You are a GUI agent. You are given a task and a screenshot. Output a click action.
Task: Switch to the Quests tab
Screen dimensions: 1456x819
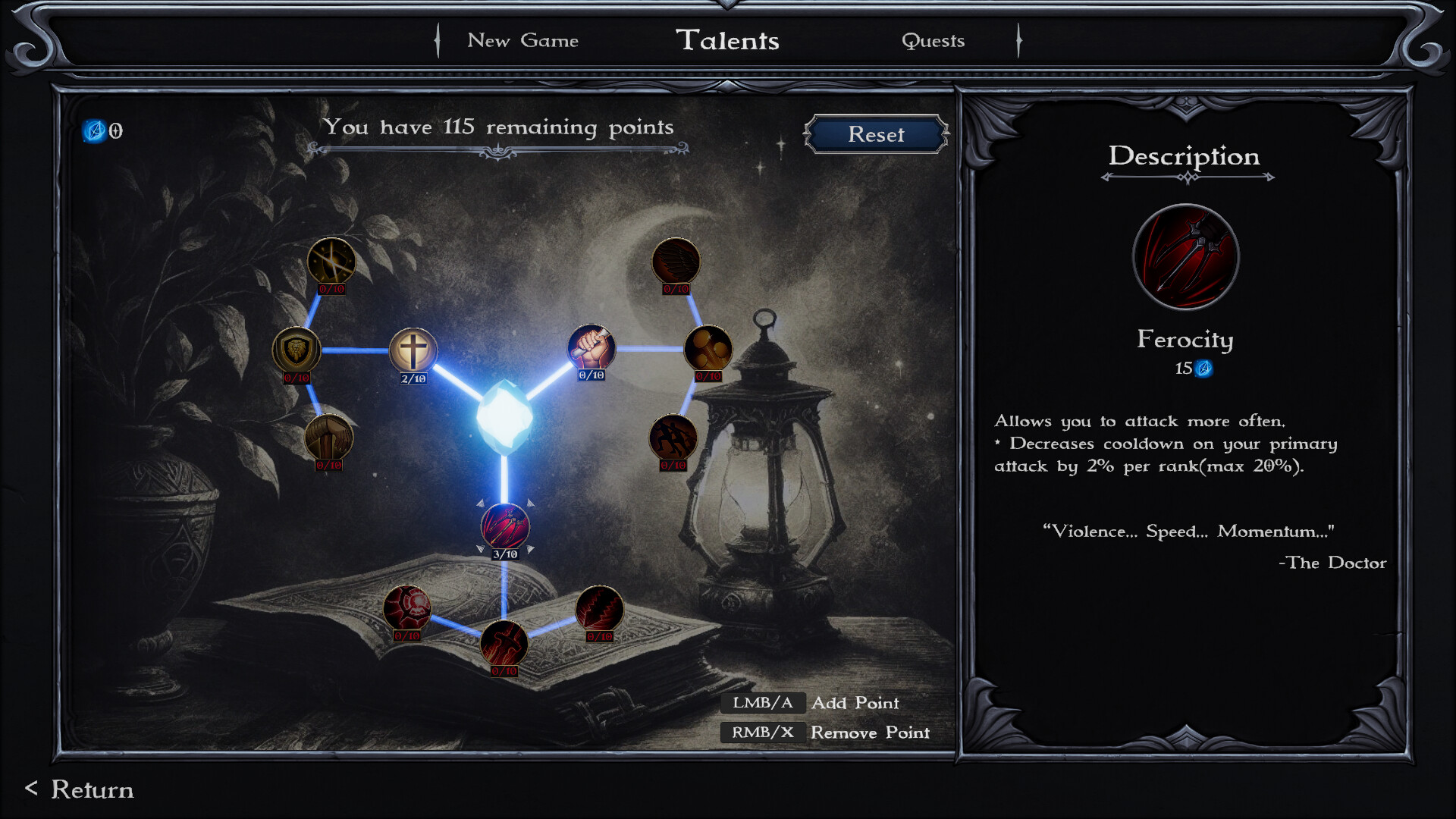934,42
